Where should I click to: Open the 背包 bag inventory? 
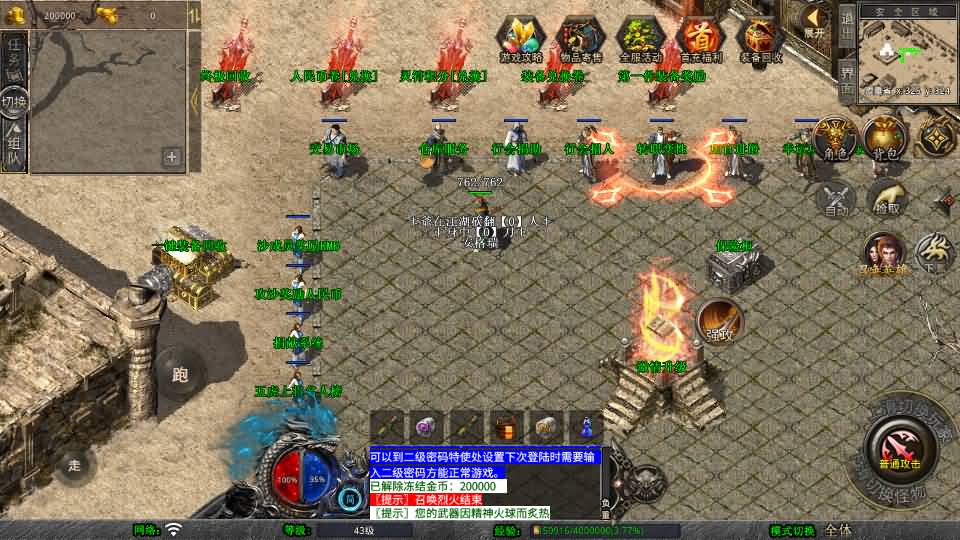[x=885, y=137]
